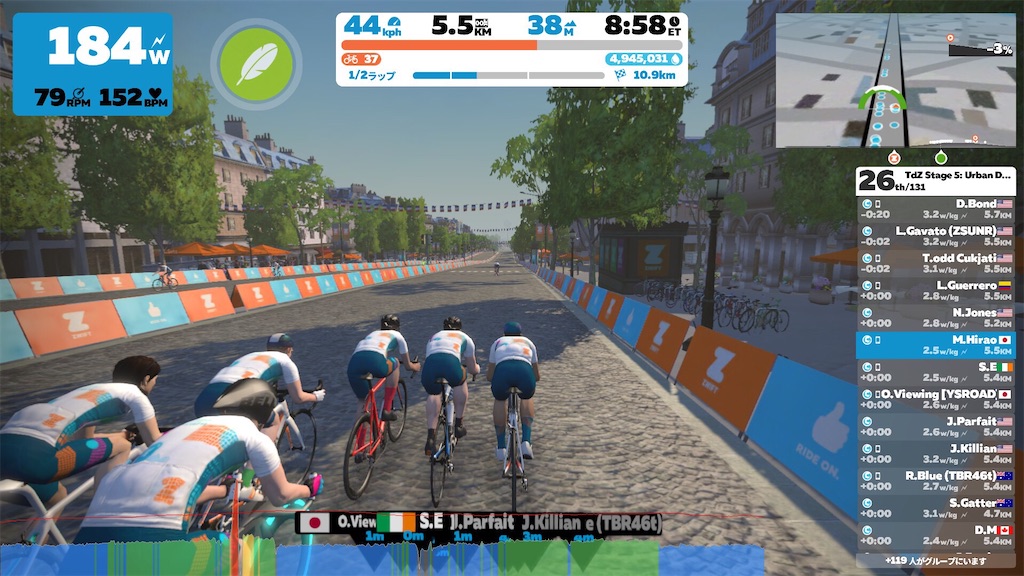
Task: Pick N.Jones from the rider list
Action: (936, 317)
